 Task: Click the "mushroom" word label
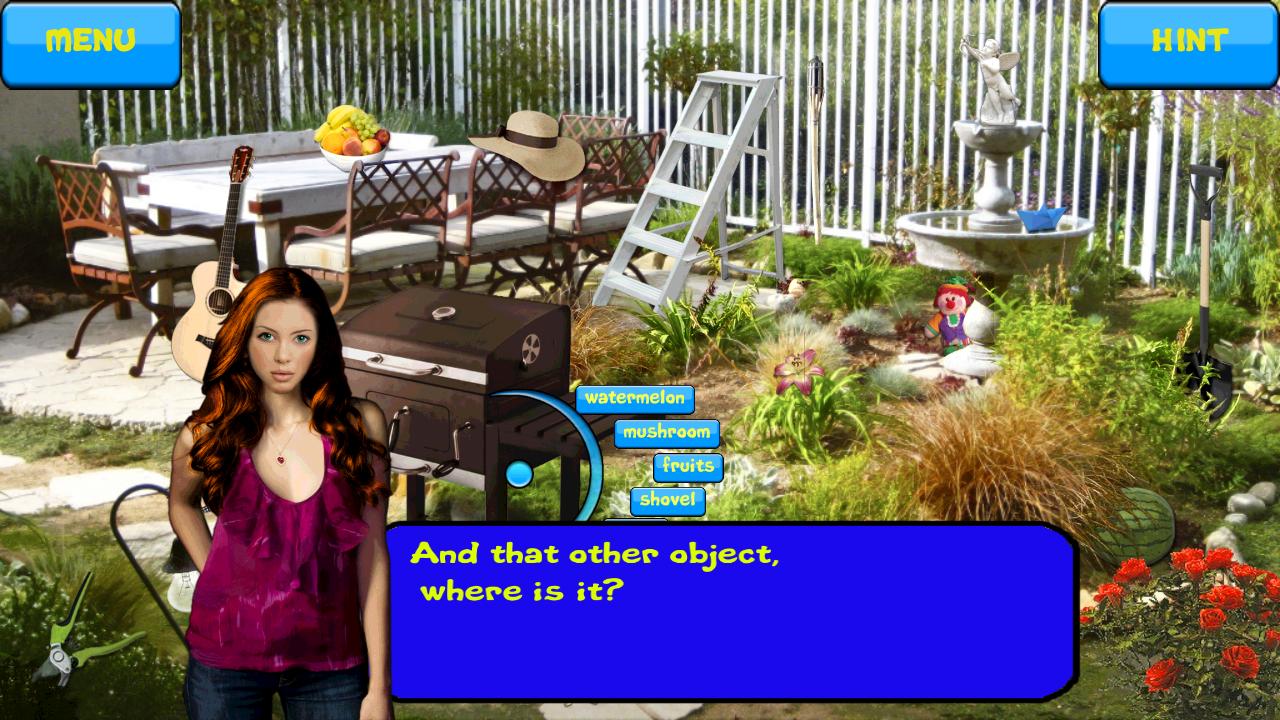tap(668, 433)
